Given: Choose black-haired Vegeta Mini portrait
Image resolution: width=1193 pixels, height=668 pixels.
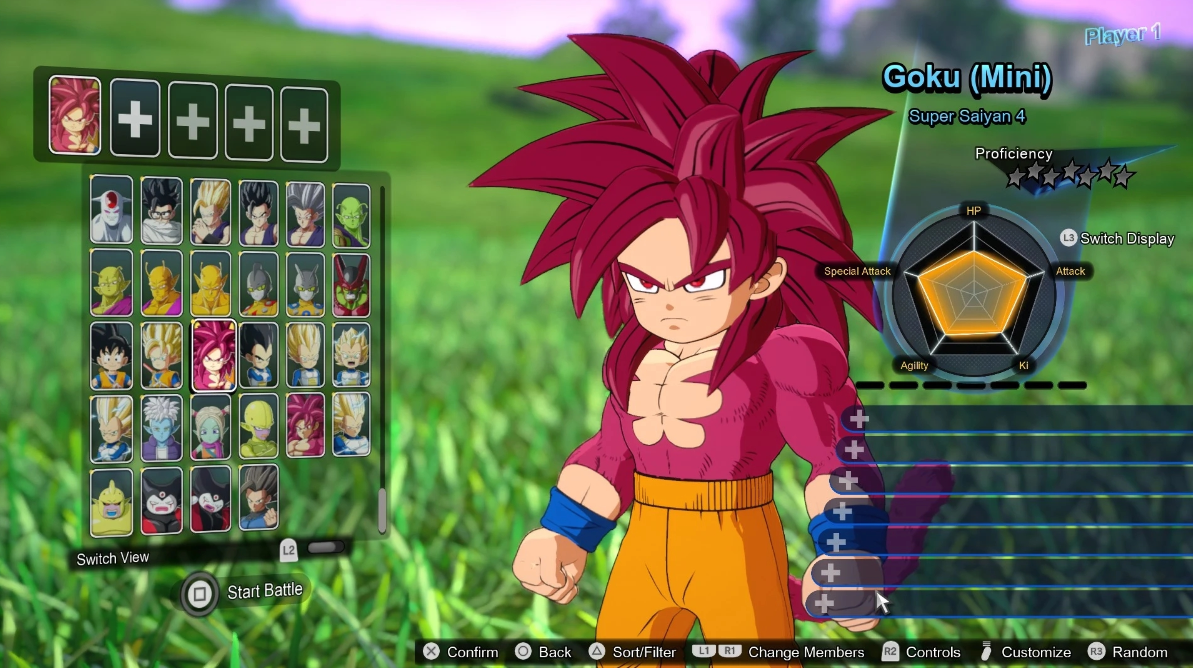Looking at the screenshot, I should [x=258, y=355].
